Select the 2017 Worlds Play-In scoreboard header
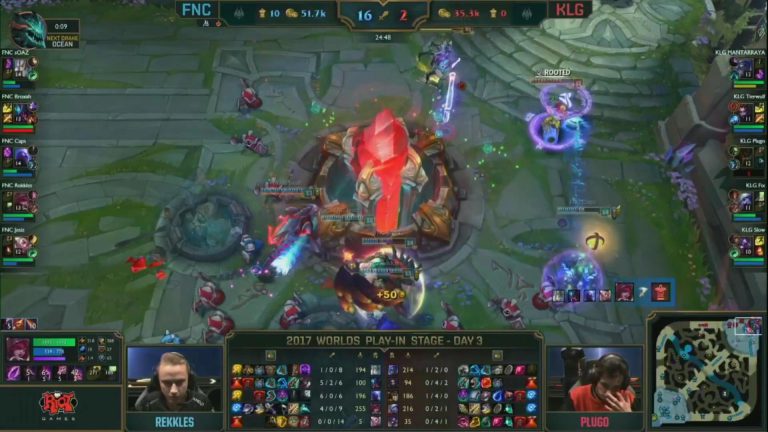The image size is (768, 432). click(384, 340)
